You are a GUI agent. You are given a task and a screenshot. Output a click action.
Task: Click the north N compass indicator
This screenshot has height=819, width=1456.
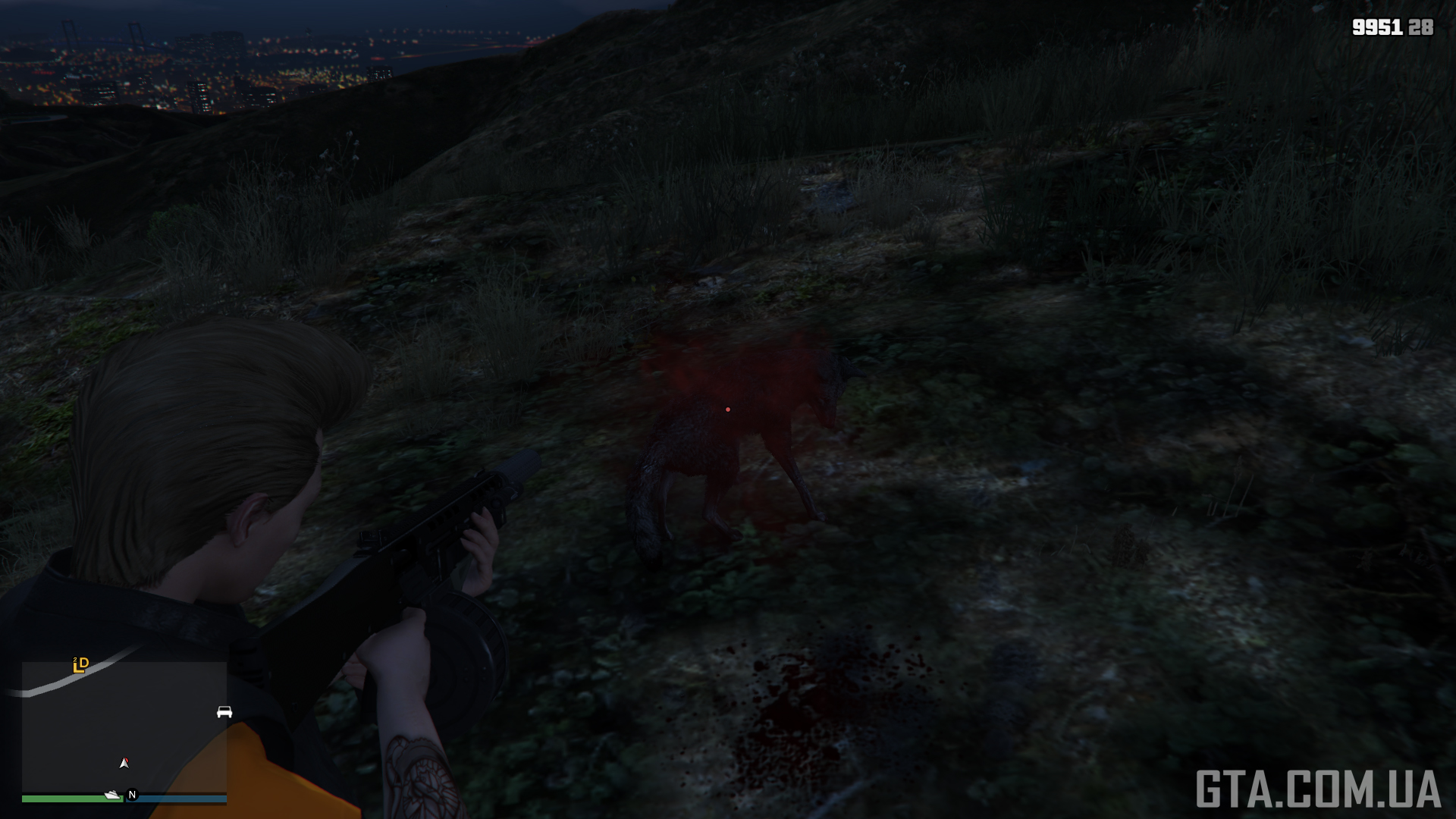[x=132, y=795]
